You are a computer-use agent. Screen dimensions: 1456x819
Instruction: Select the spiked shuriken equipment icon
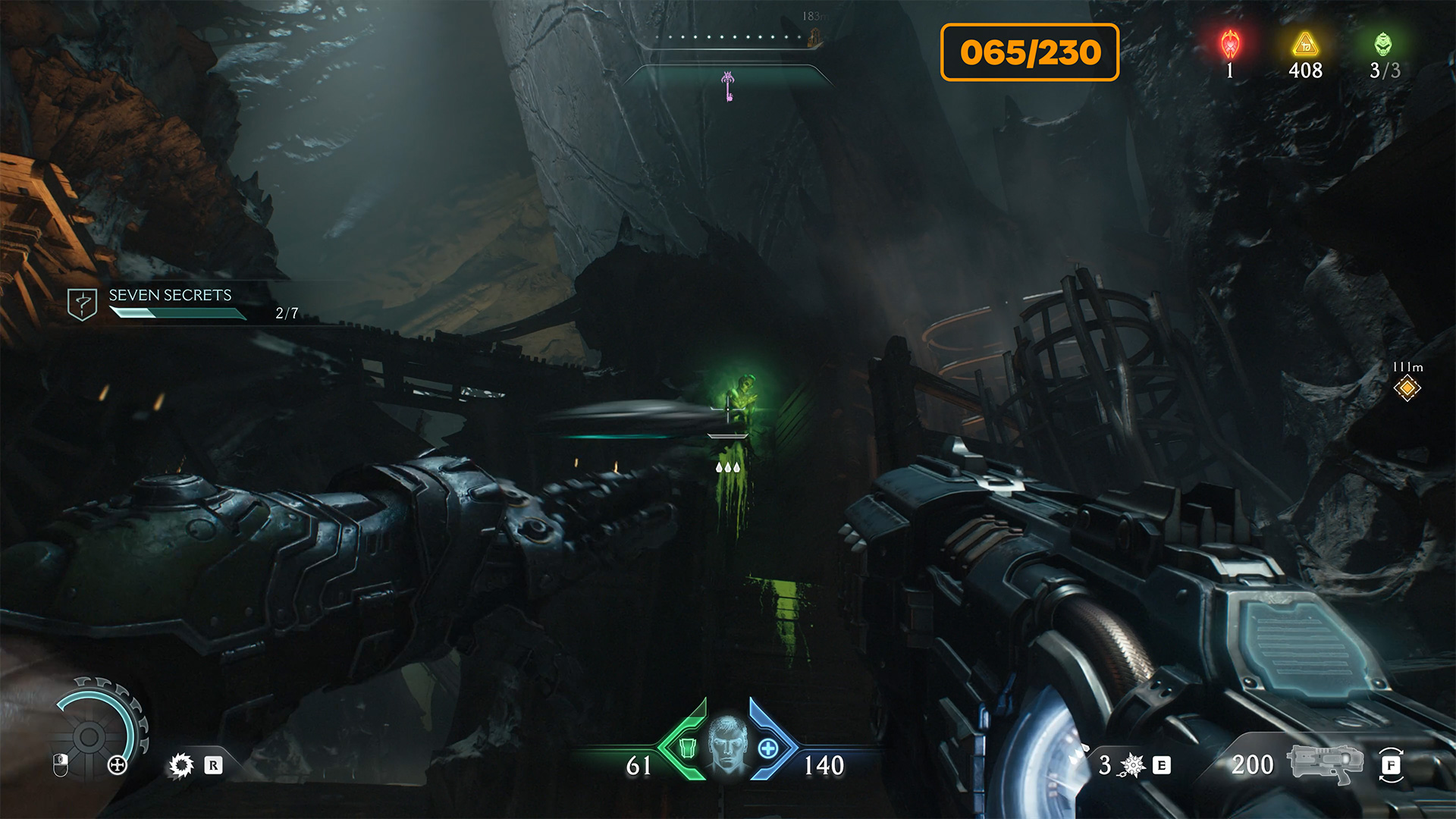(x=1132, y=765)
